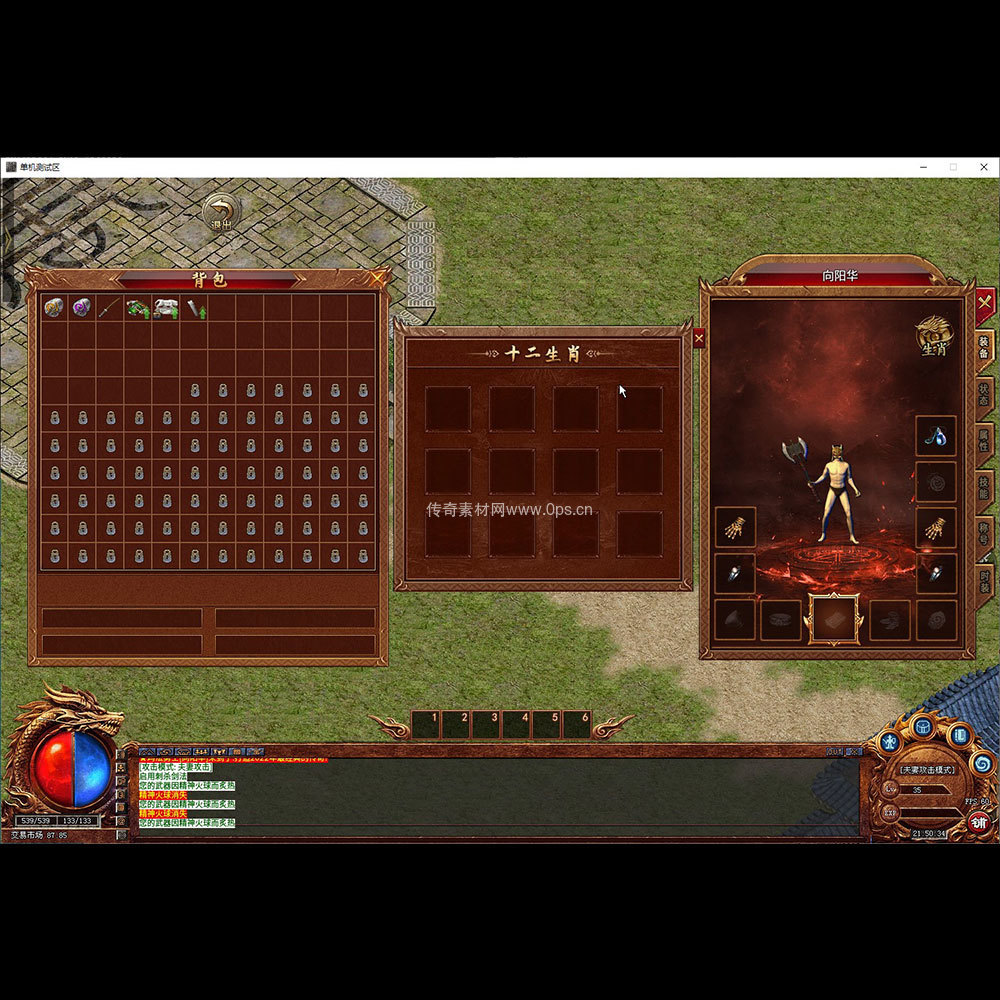Choose the white armor item with green arrow
The image size is (1000, 1000).
point(166,308)
